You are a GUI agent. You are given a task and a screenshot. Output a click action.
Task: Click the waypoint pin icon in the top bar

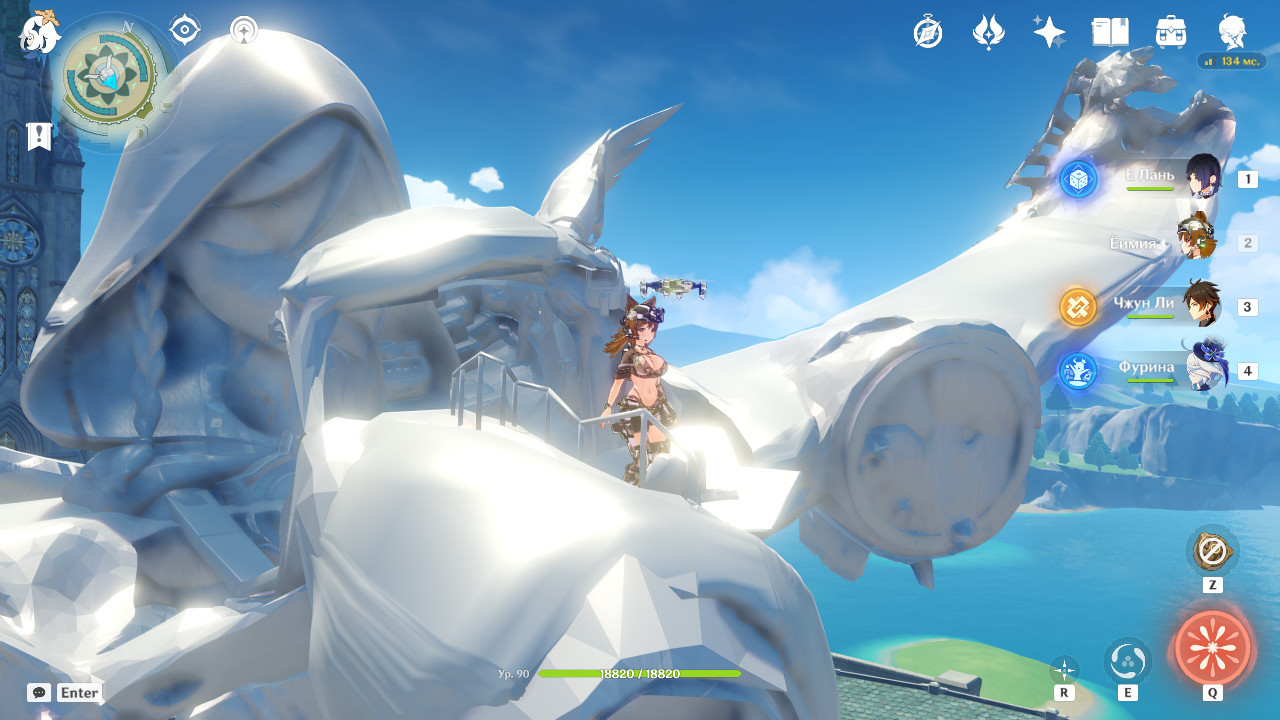tap(242, 30)
